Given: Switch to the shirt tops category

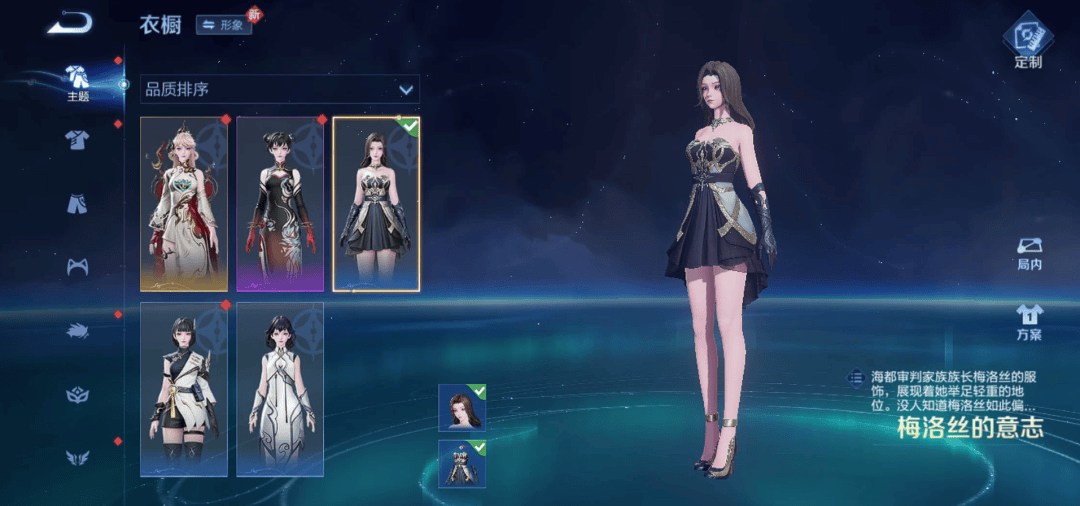Looking at the screenshot, I should (78, 140).
